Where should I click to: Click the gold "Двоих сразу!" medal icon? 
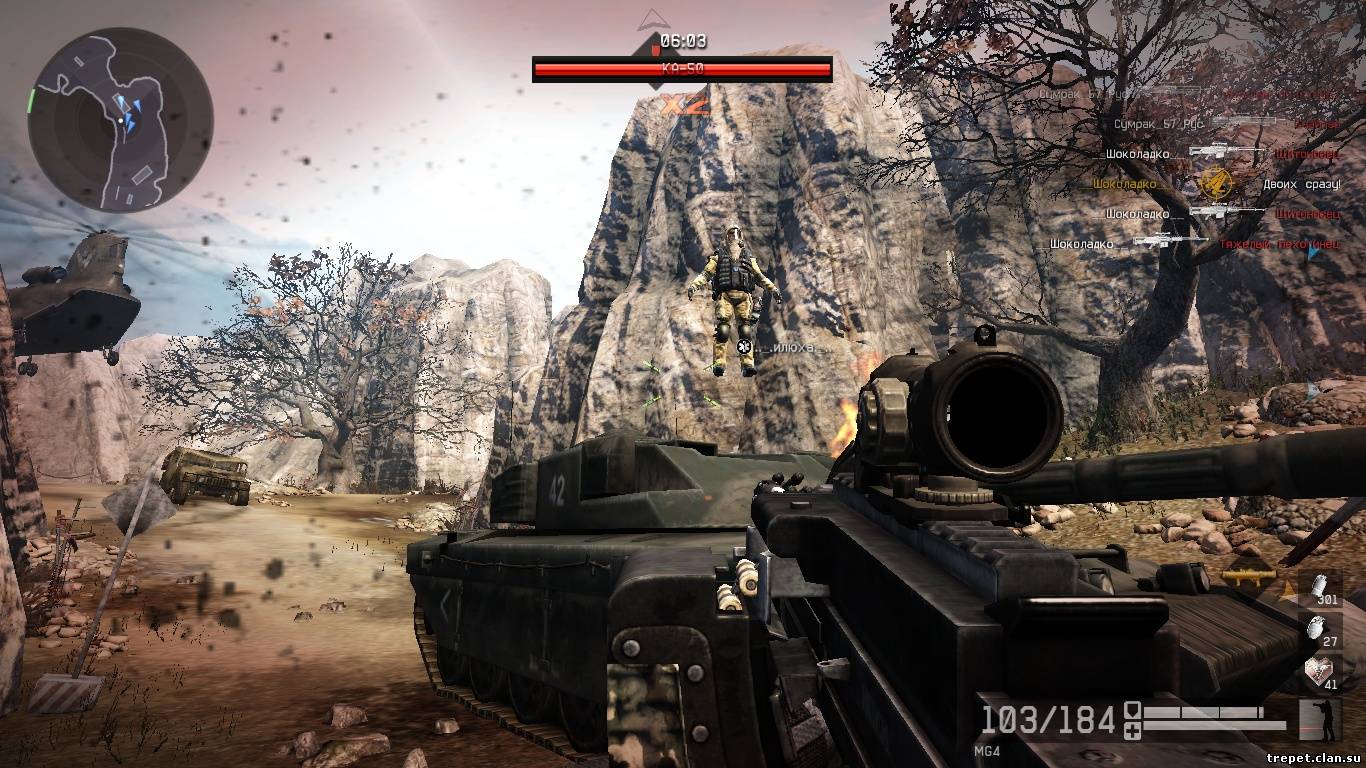tap(1215, 183)
